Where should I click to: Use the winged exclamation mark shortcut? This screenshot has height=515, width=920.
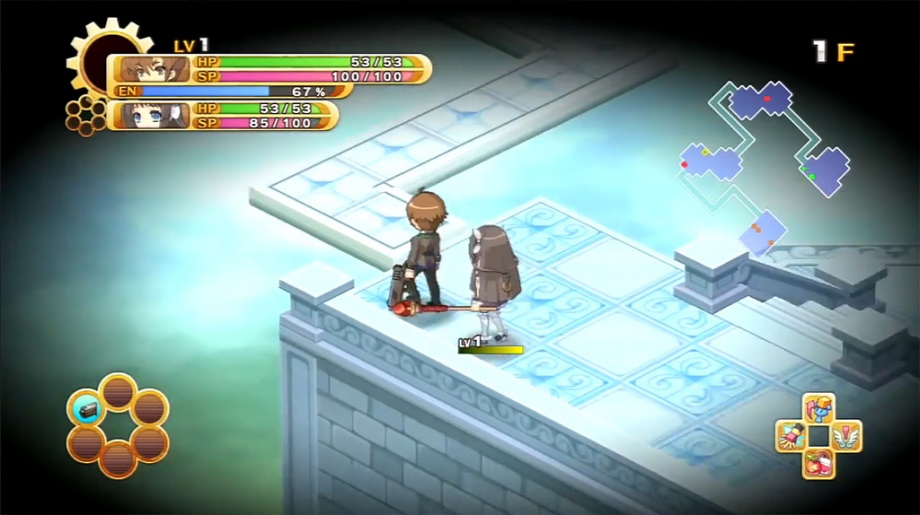[x=846, y=436]
